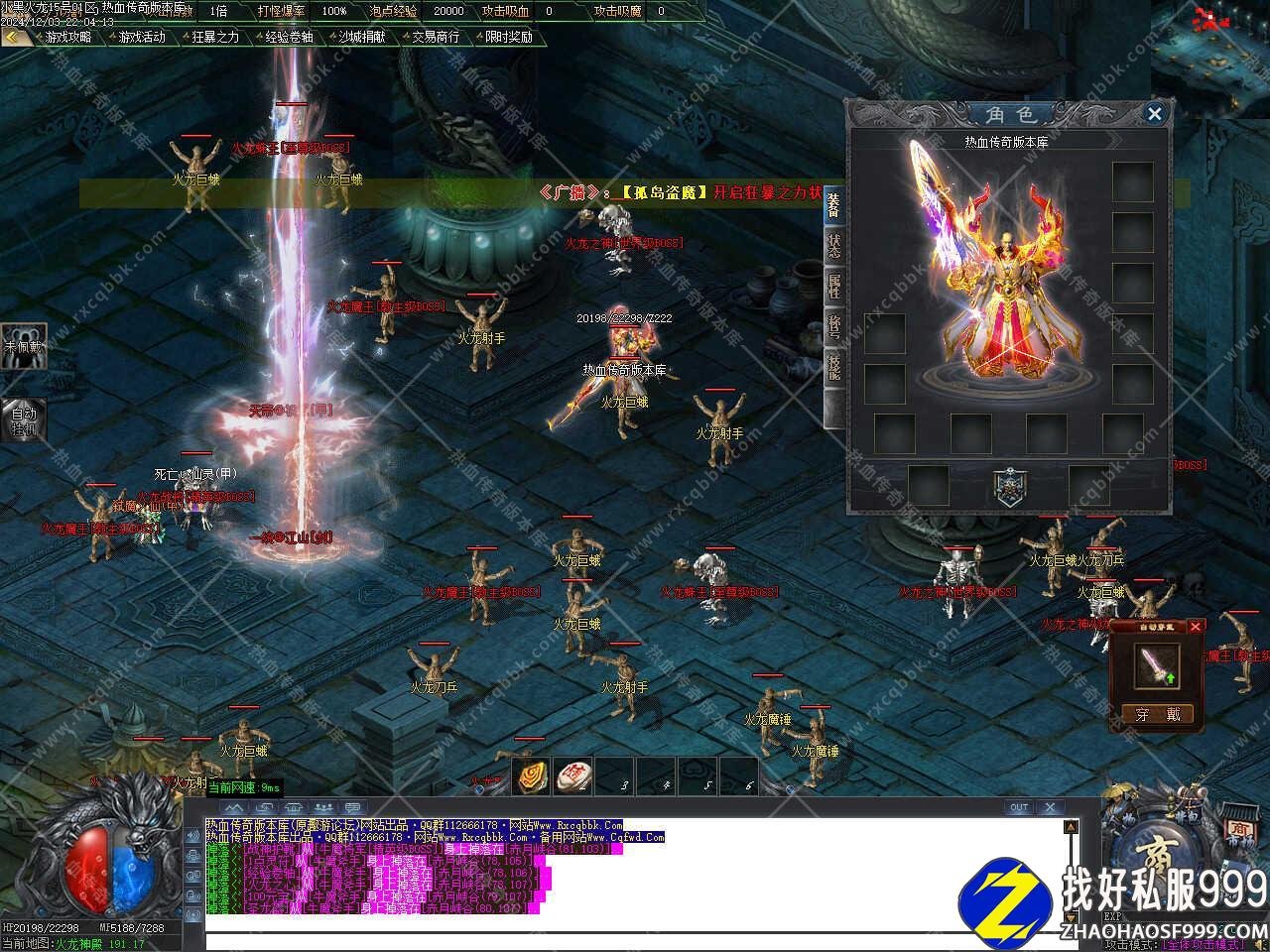
Task: Open the 经验卷轴 experience scroll menu
Action: click(289, 37)
